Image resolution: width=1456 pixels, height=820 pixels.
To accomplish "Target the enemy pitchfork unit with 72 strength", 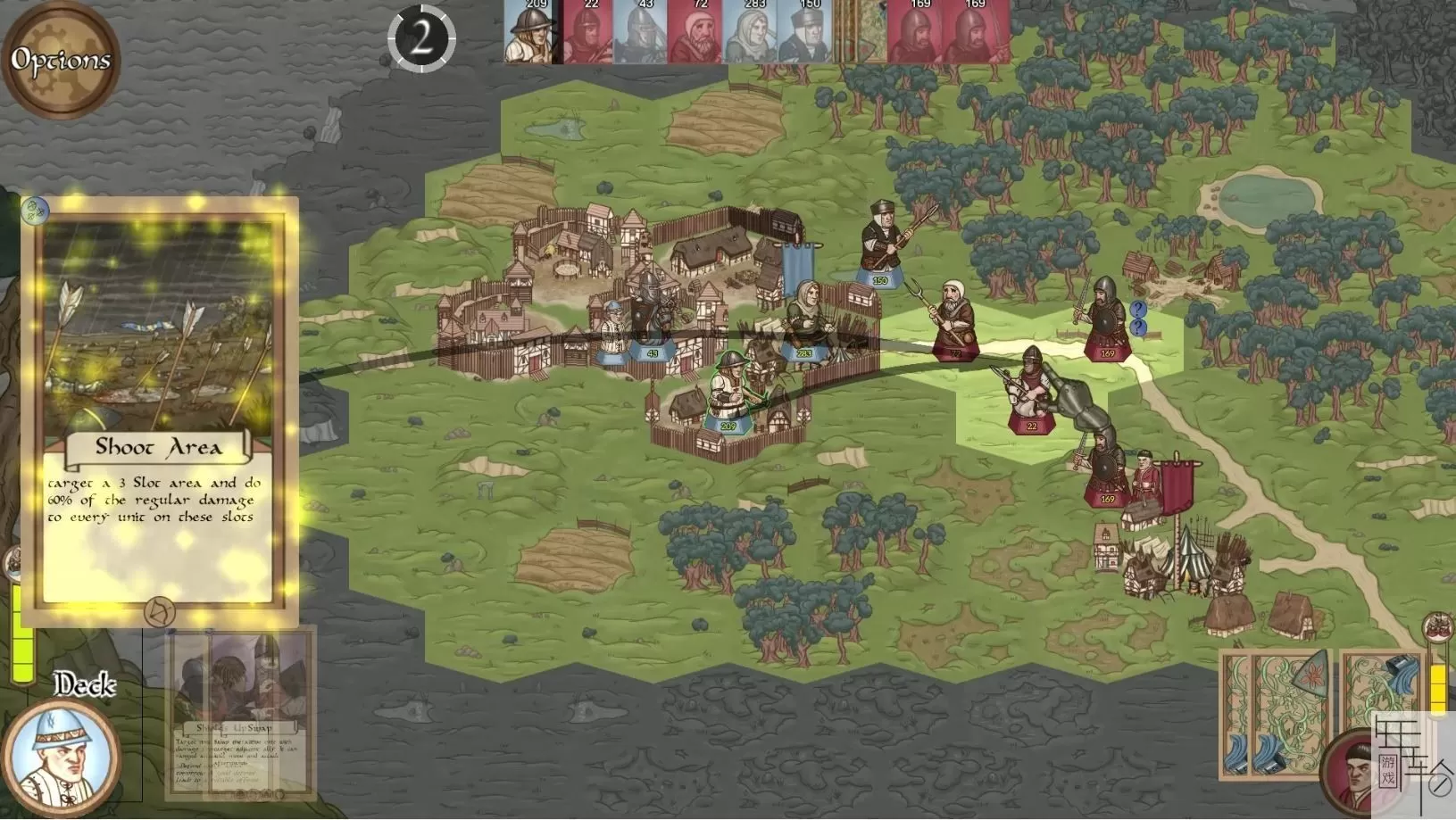I will pyautogui.click(x=953, y=319).
